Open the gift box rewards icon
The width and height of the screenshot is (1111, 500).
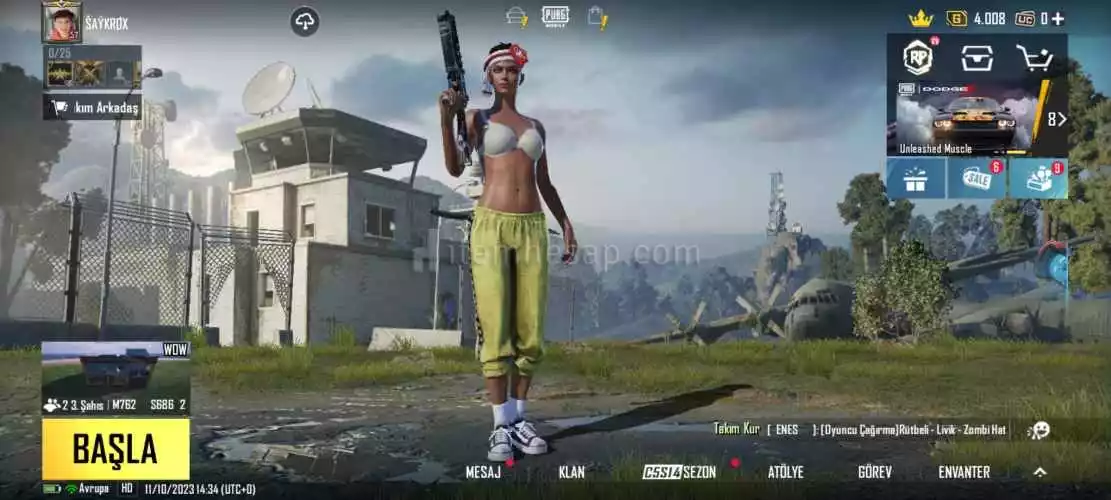[915, 179]
